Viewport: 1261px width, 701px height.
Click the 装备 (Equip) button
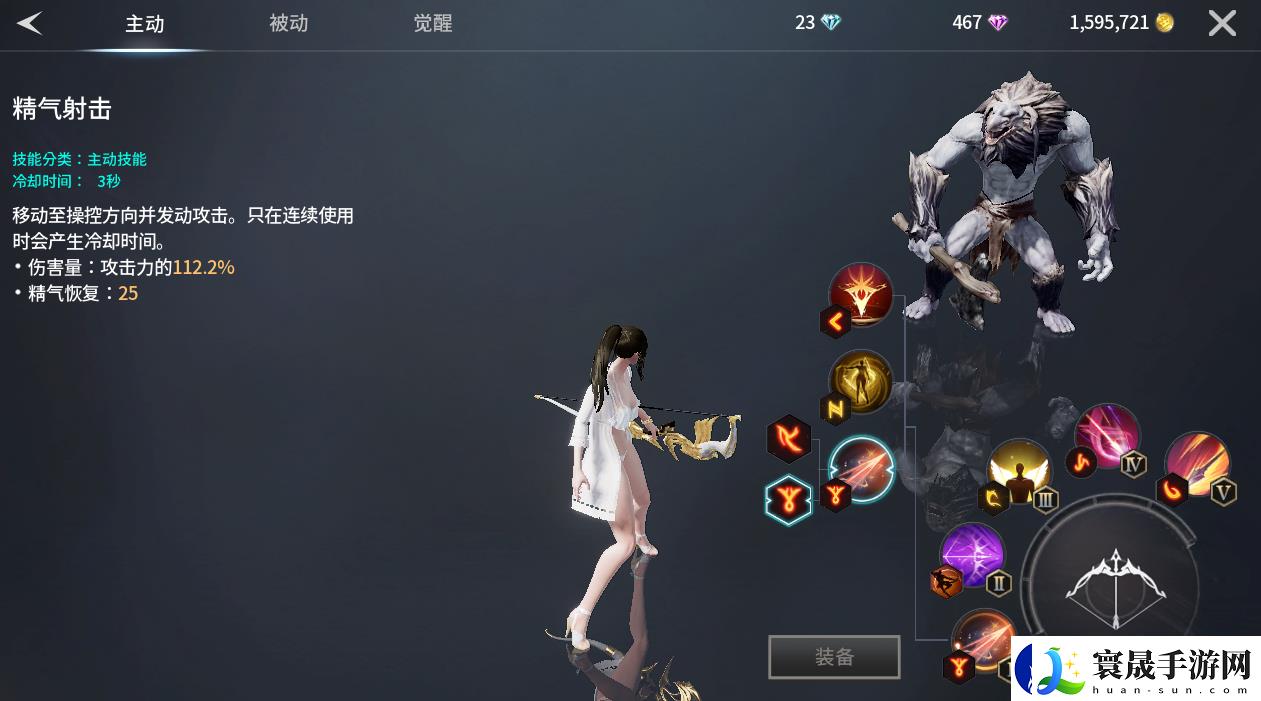tap(834, 657)
